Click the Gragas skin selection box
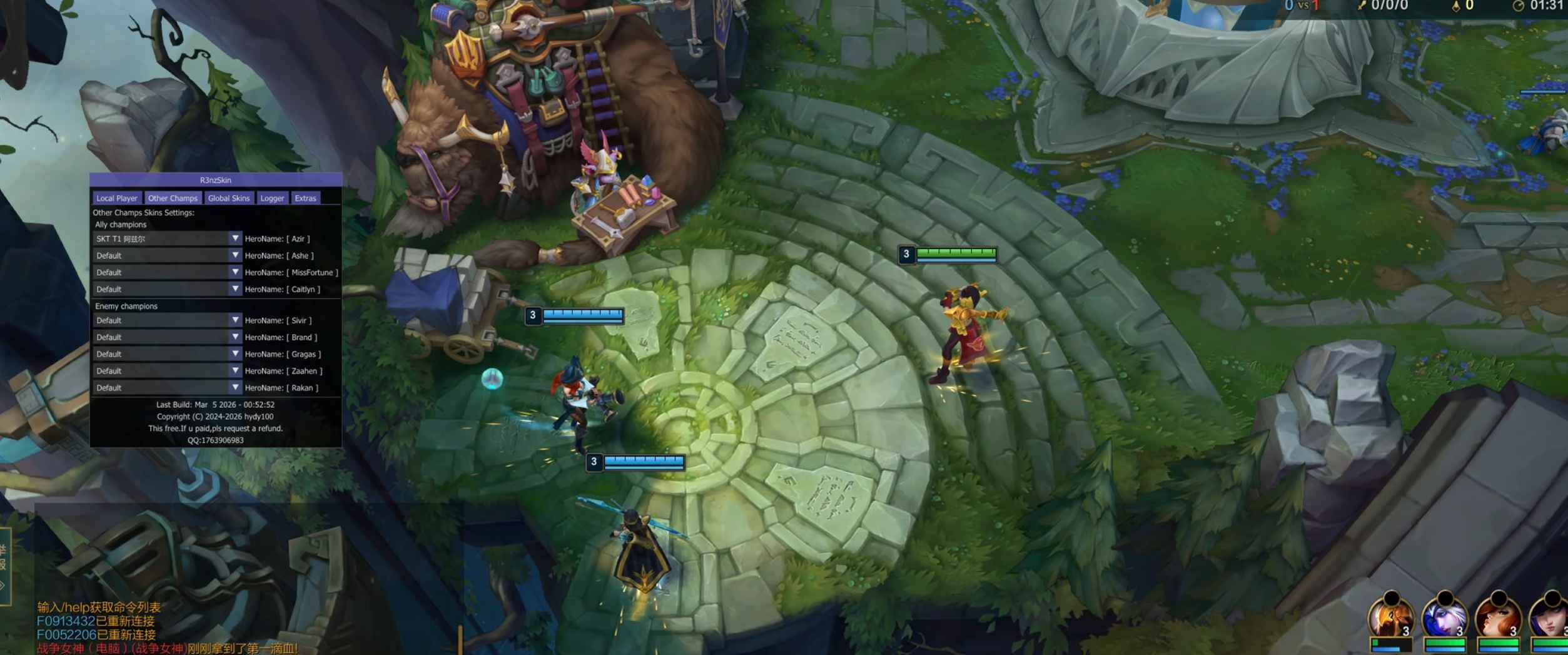This screenshot has width=1568, height=655. pyautogui.click(x=166, y=353)
